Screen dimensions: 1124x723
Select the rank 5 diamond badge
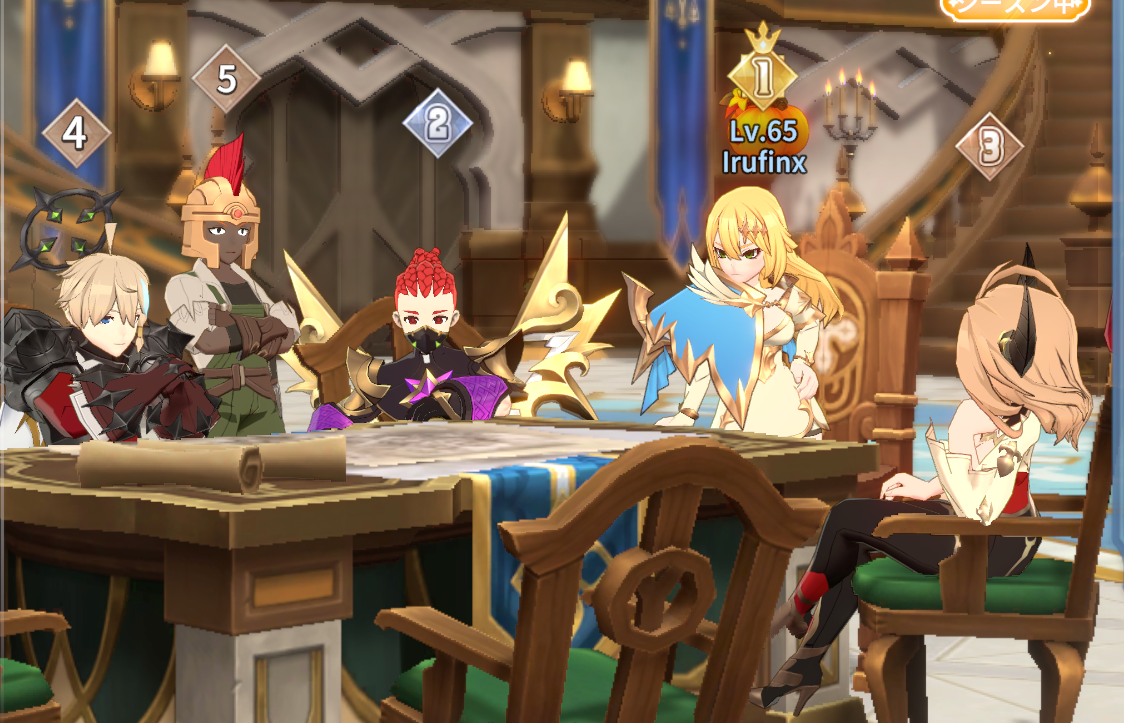pyautogui.click(x=226, y=79)
